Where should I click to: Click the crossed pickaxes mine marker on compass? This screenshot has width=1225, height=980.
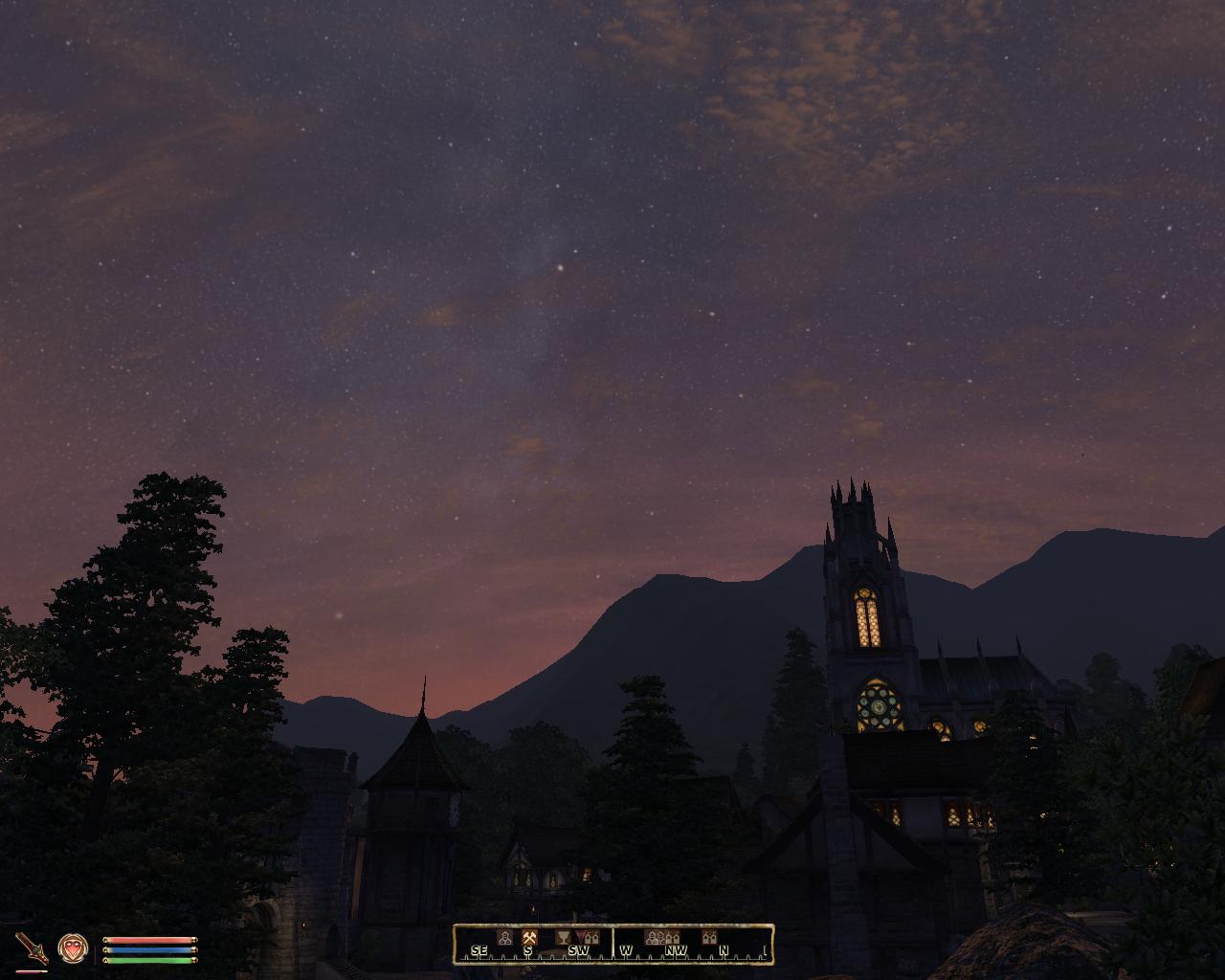pos(528,938)
